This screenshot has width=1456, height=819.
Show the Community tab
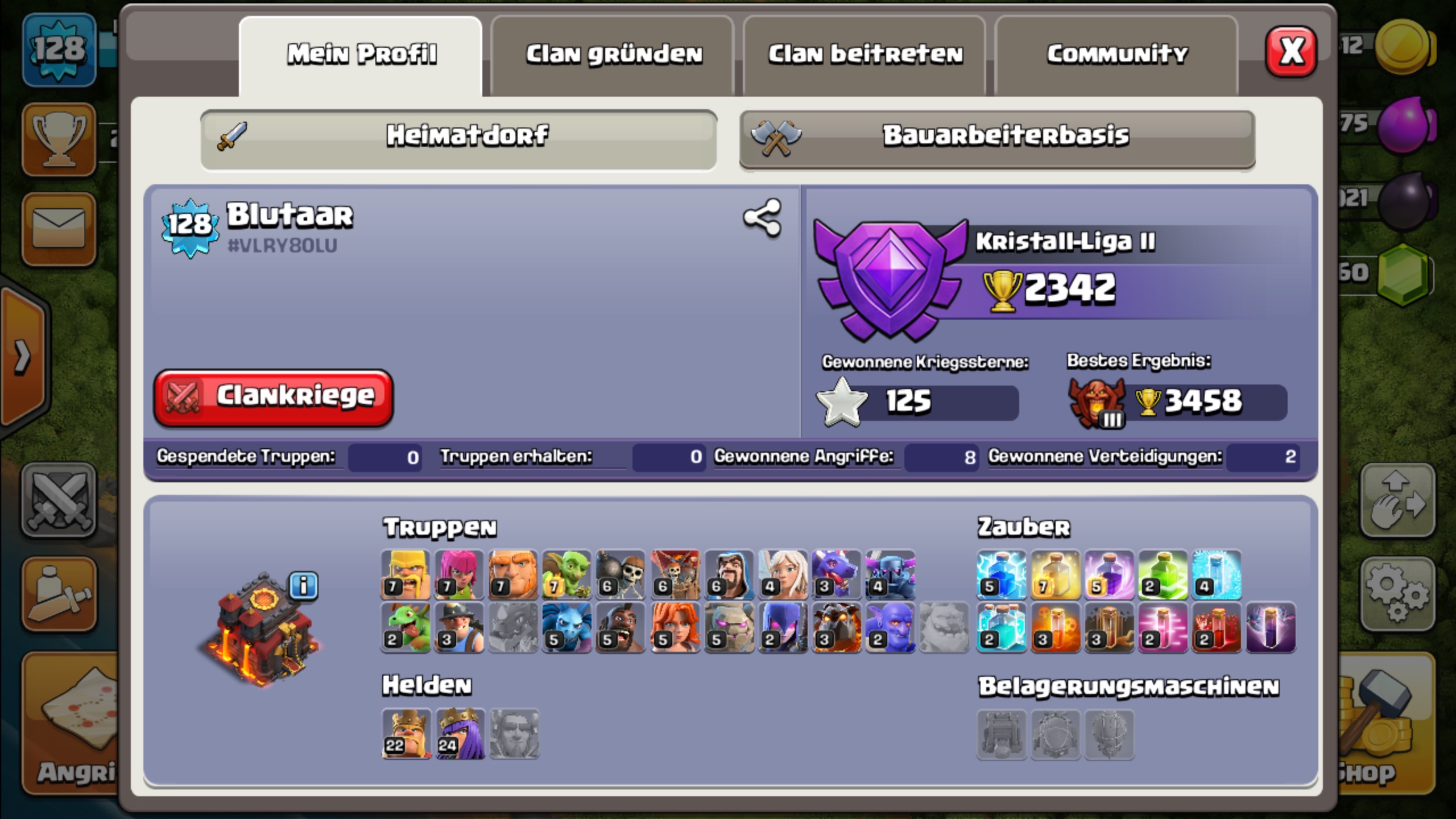tap(1117, 55)
